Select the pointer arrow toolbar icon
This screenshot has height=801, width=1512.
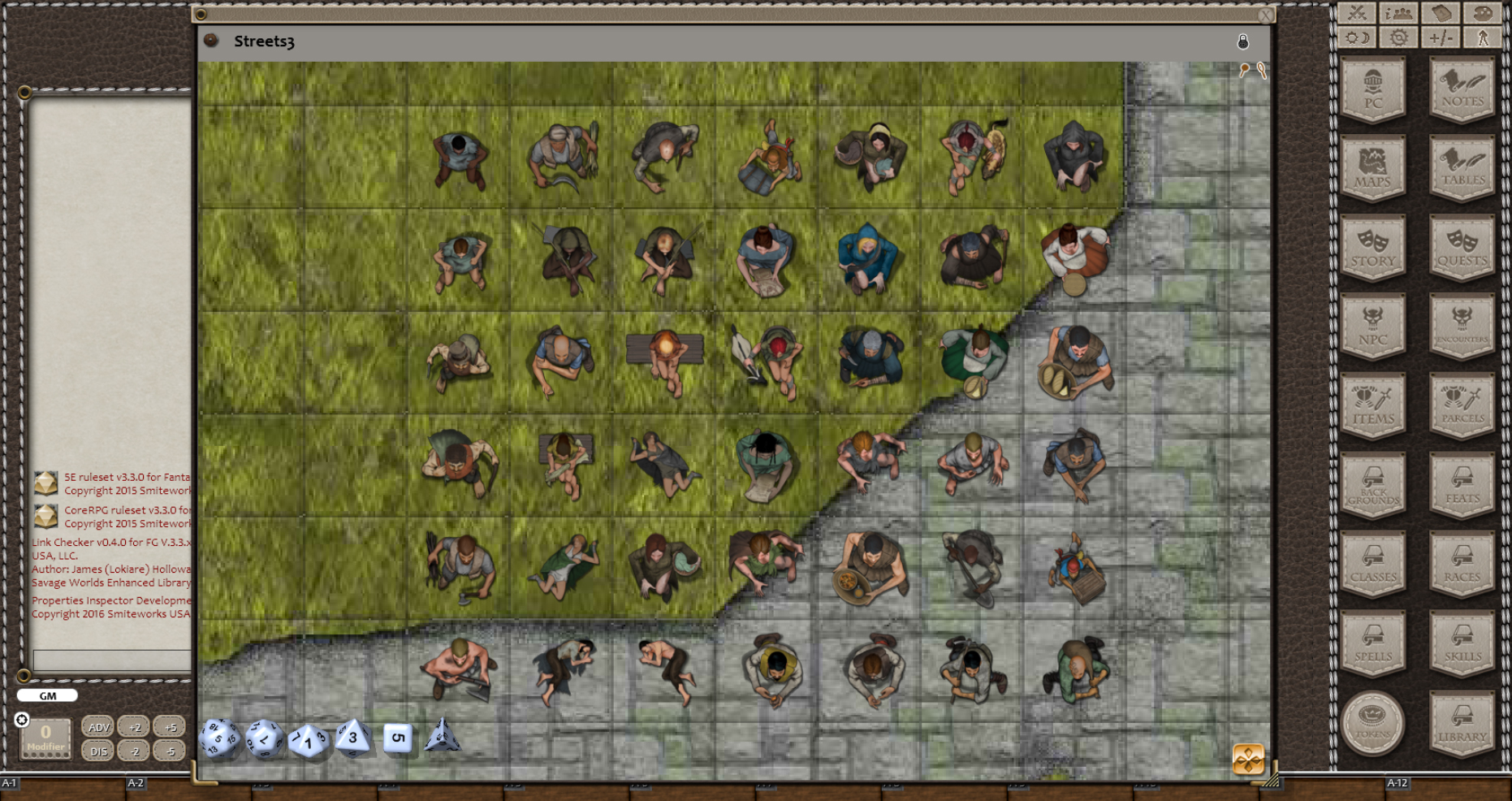[x=1484, y=37]
